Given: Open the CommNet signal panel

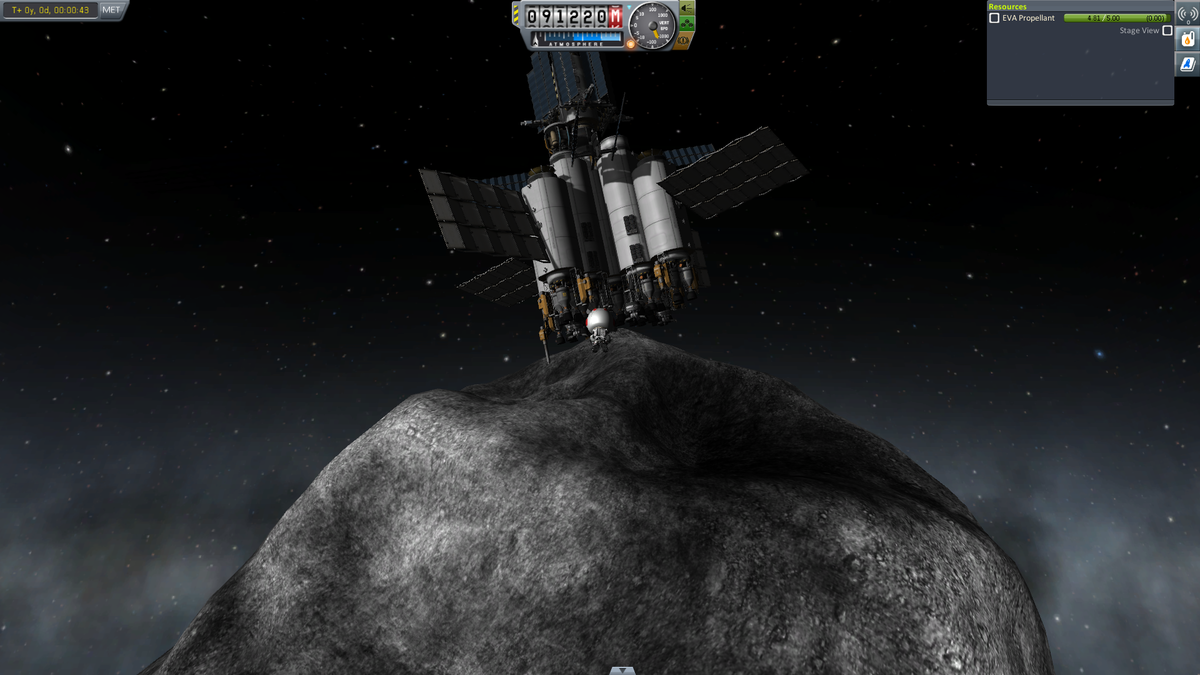Looking at the screenshot, I should (x=1188, y=13).
